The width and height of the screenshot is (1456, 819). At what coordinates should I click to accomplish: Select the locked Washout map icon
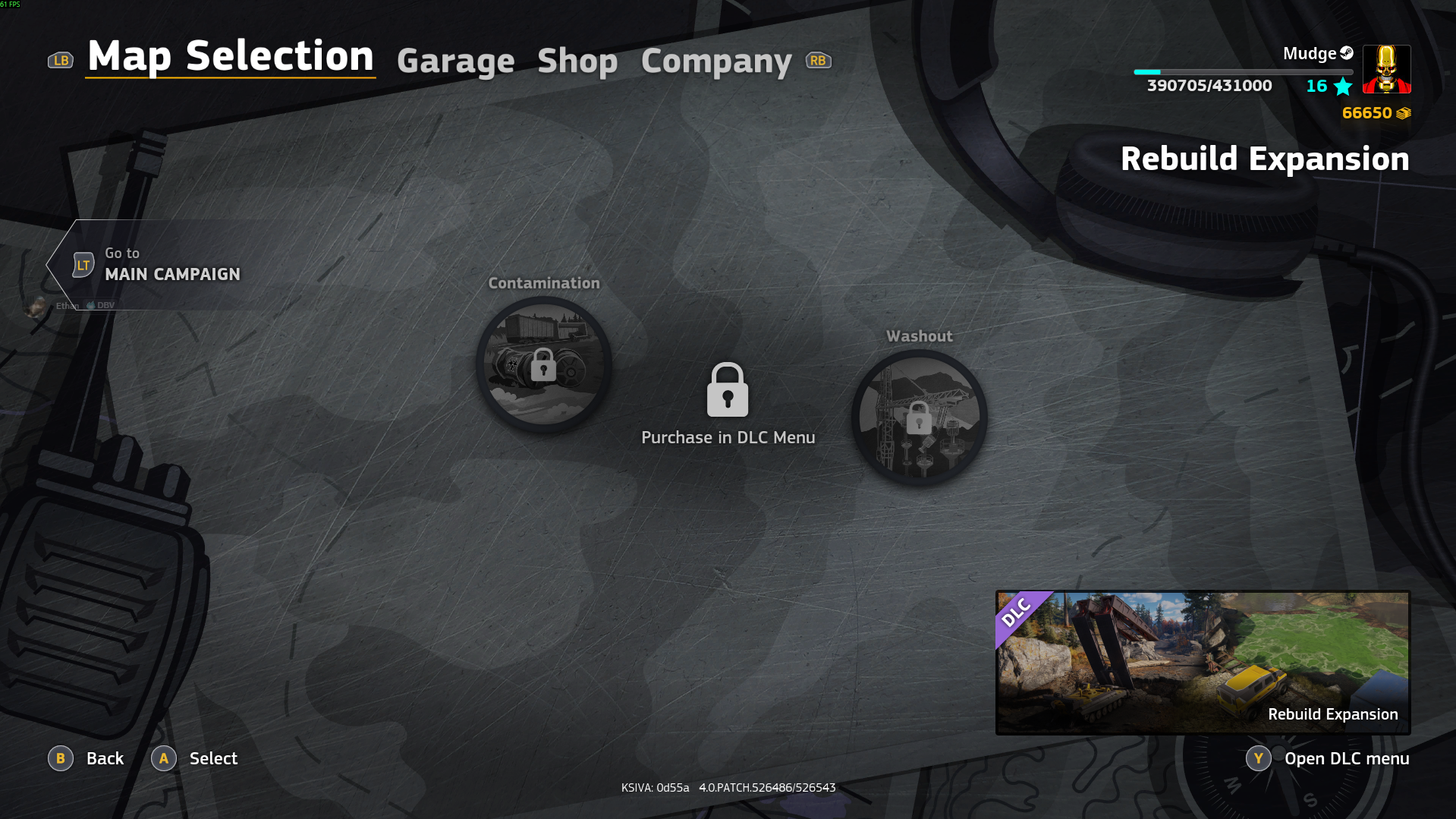click(919, 417)
